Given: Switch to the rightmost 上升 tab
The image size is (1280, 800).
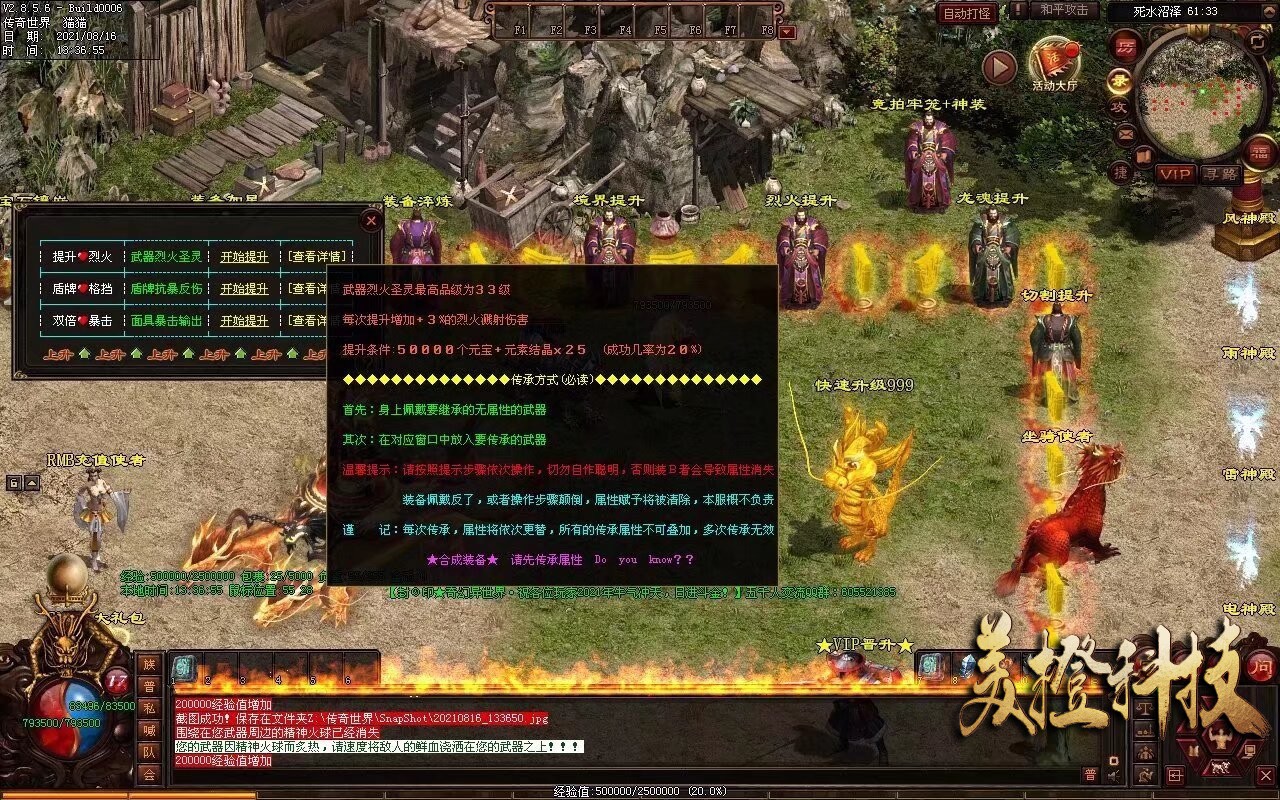Looking at the screenshot, I should click(312, 355).
